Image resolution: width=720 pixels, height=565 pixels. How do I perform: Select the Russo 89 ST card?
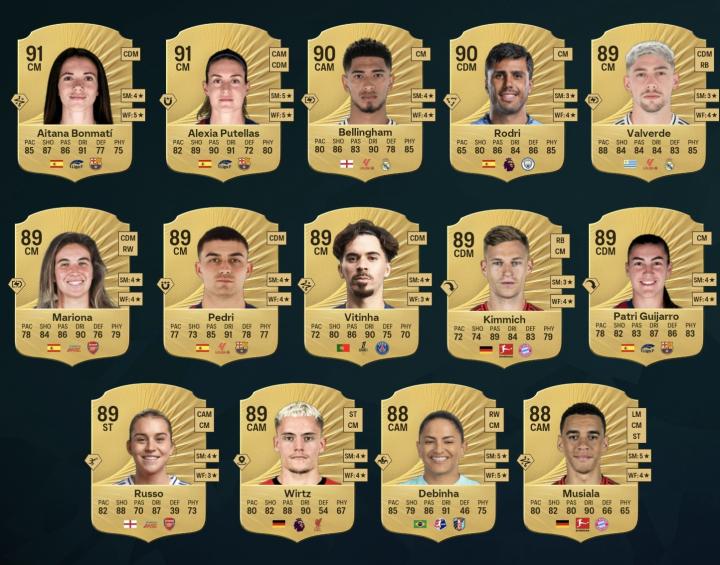pyautogui.click(x=150, y=460)
